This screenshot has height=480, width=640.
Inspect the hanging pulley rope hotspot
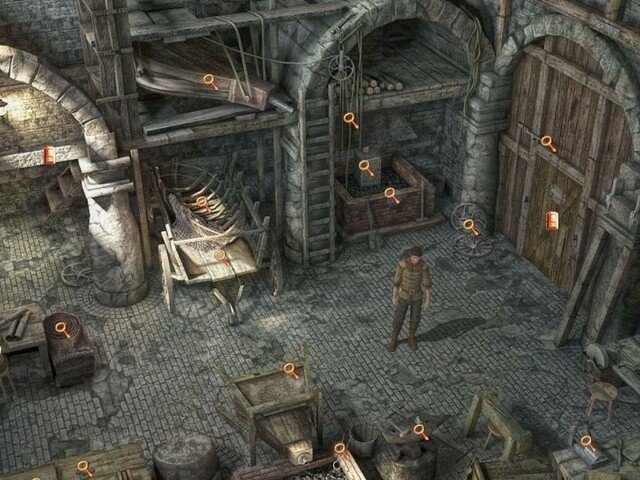350,119
